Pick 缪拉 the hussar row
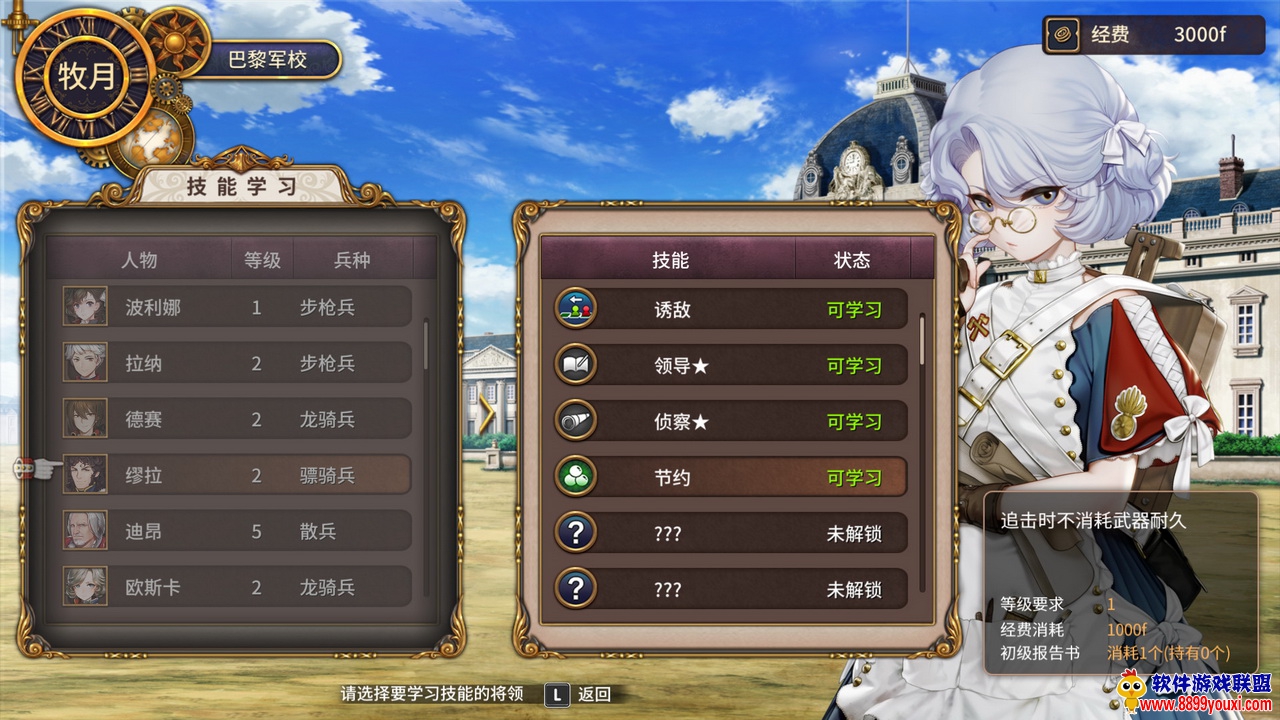Screen dimensions: 1280x720 [x=237, y=475]
